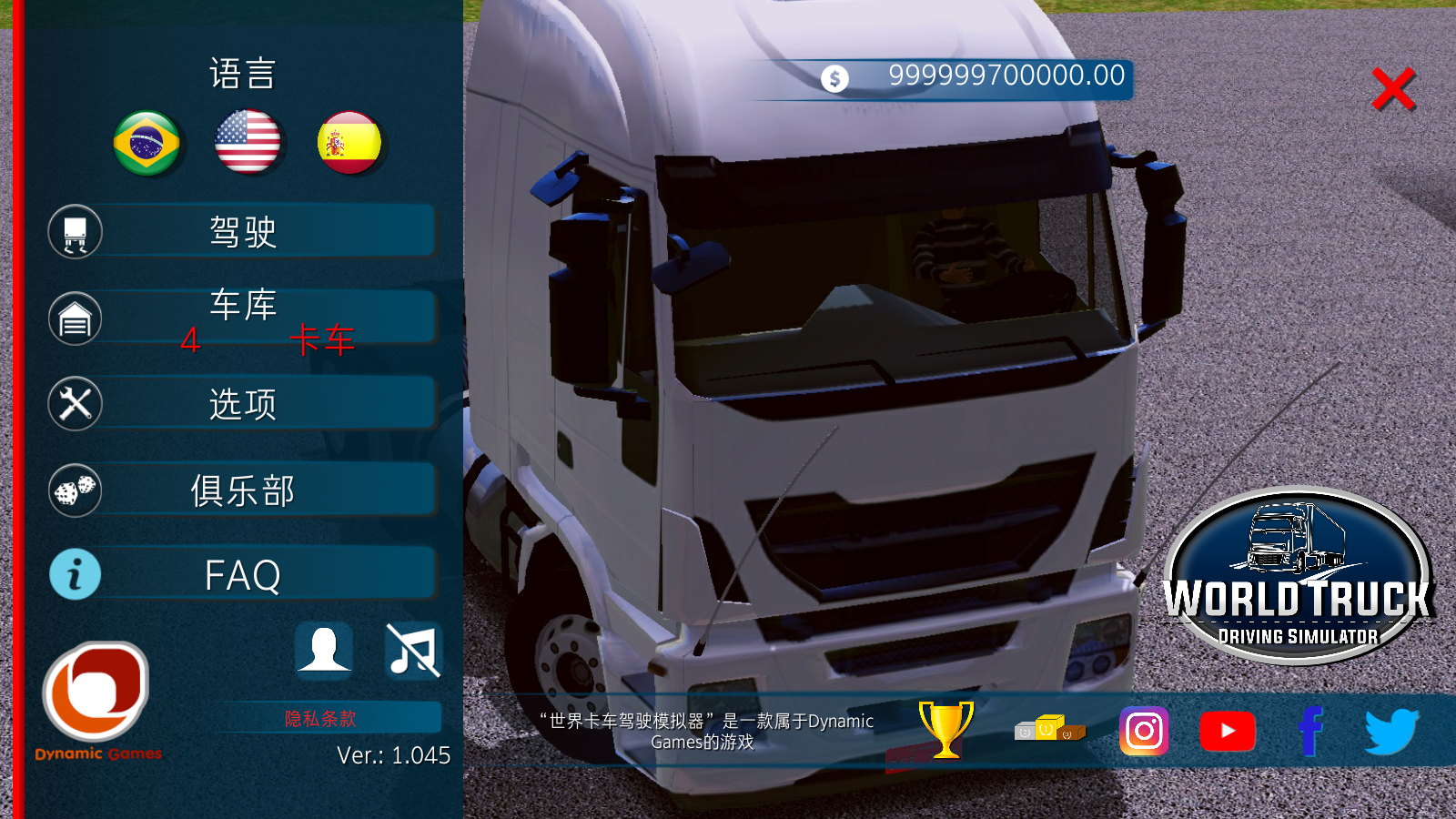1456x819 pixels.
Task: Enter the 俱乐部 club menu
Action: (244, 490)
